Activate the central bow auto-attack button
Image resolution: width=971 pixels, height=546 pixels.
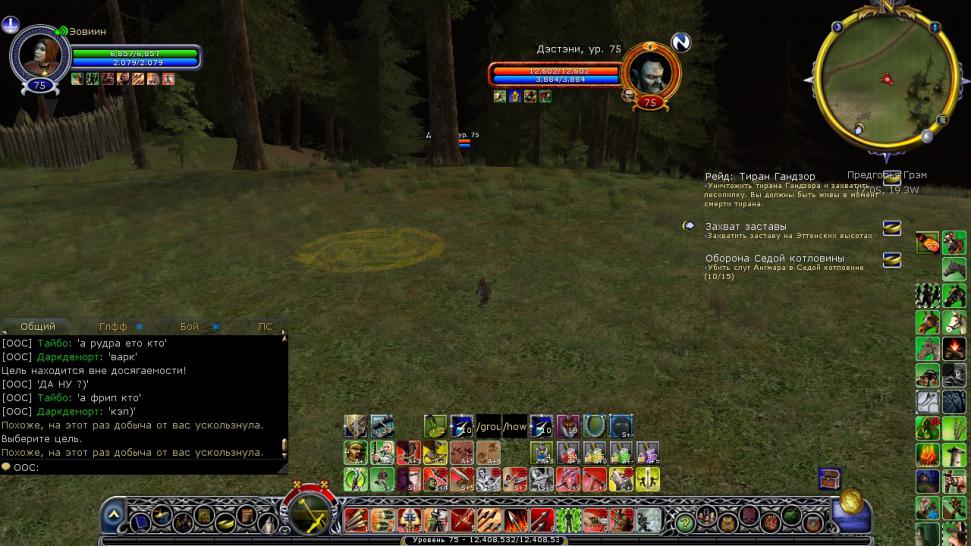tap(310, 509)
